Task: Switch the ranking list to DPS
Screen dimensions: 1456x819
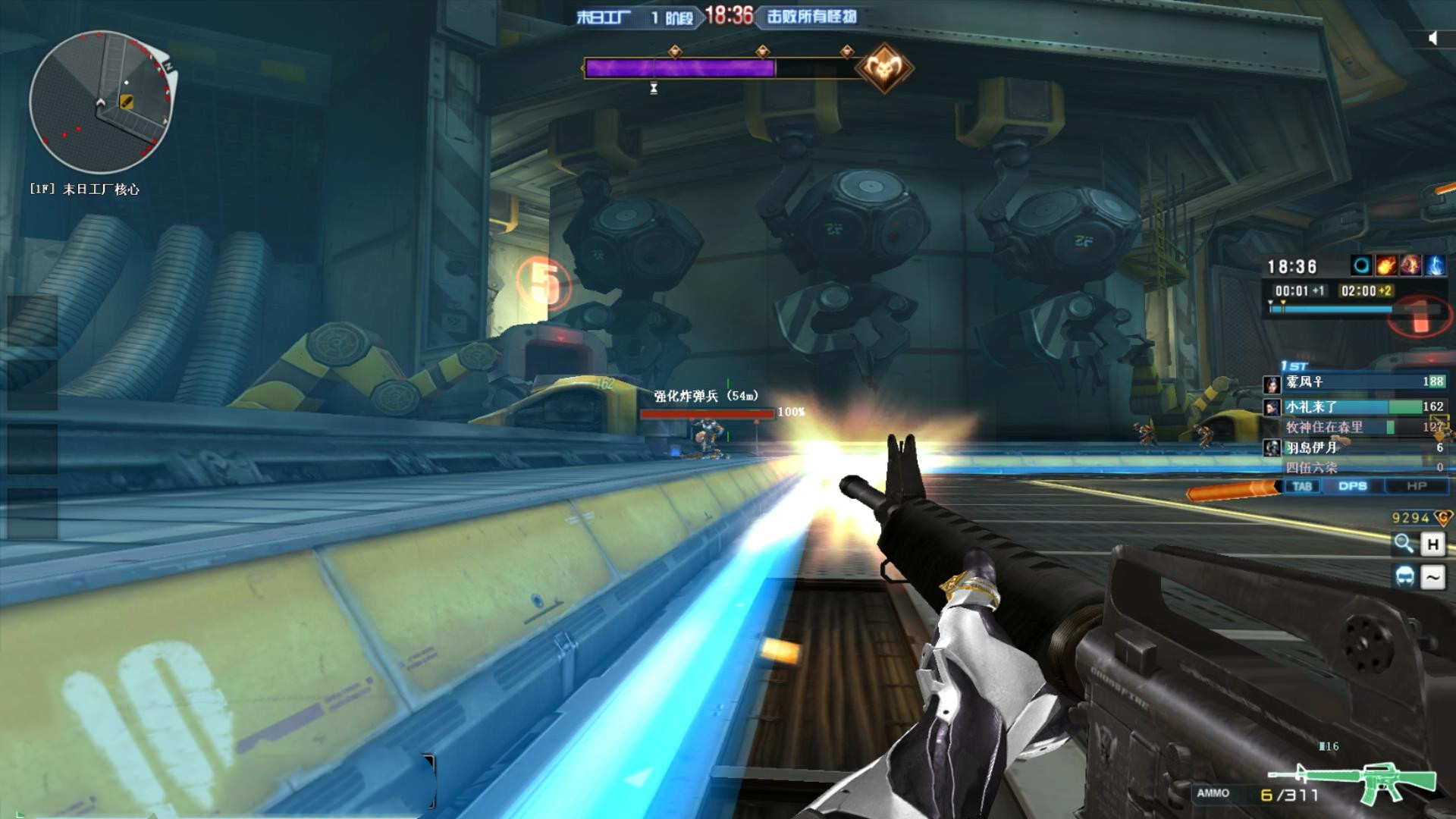Action: [x=1352, y=486]
